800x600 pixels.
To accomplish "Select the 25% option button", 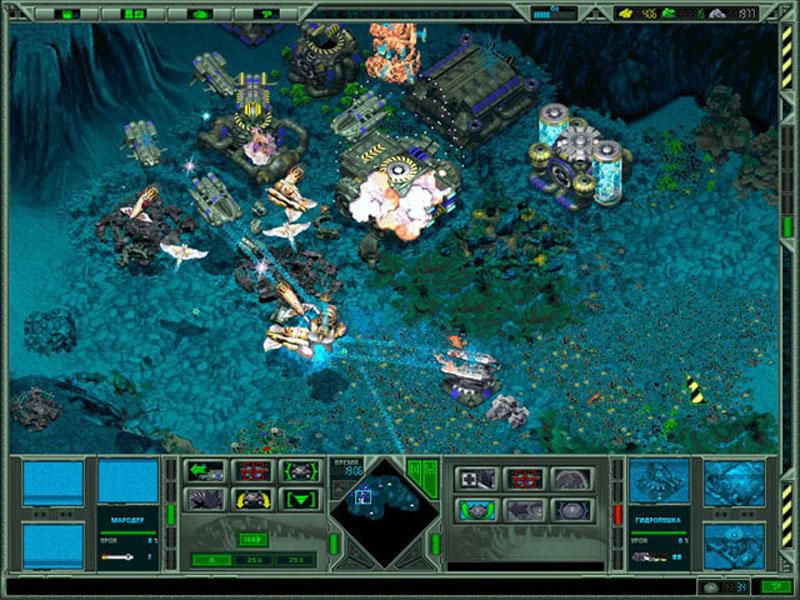I will pyautogui.click(x=254, y=560).
